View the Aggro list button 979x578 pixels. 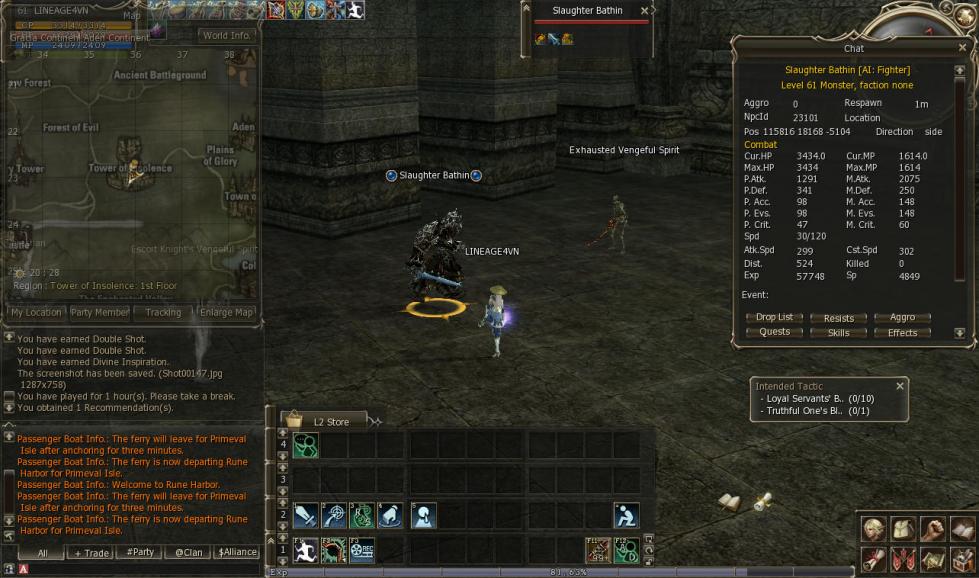tap(902, 318)
